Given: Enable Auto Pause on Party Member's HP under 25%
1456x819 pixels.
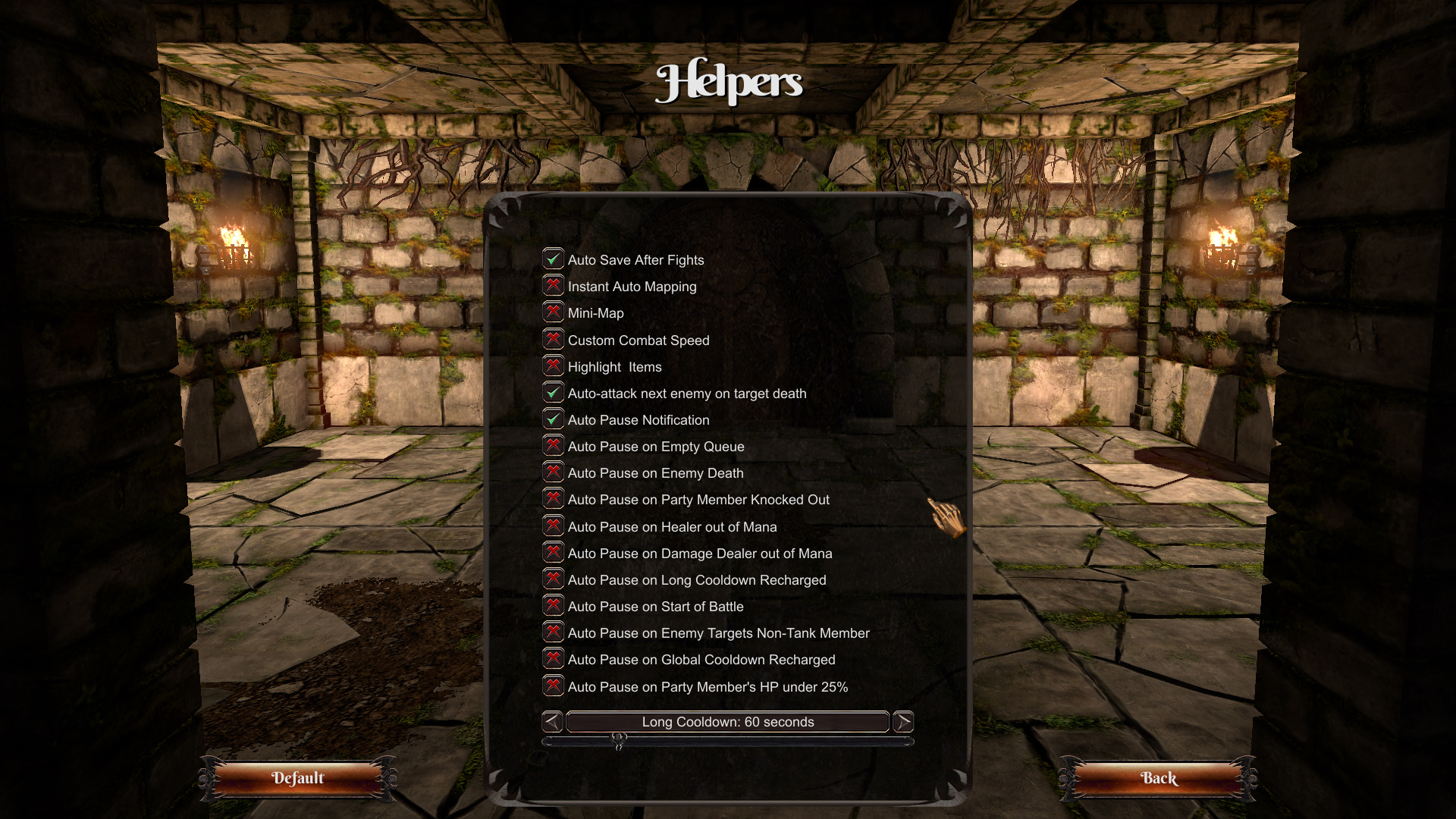Looking at the screenshot, I should point(554,686).
